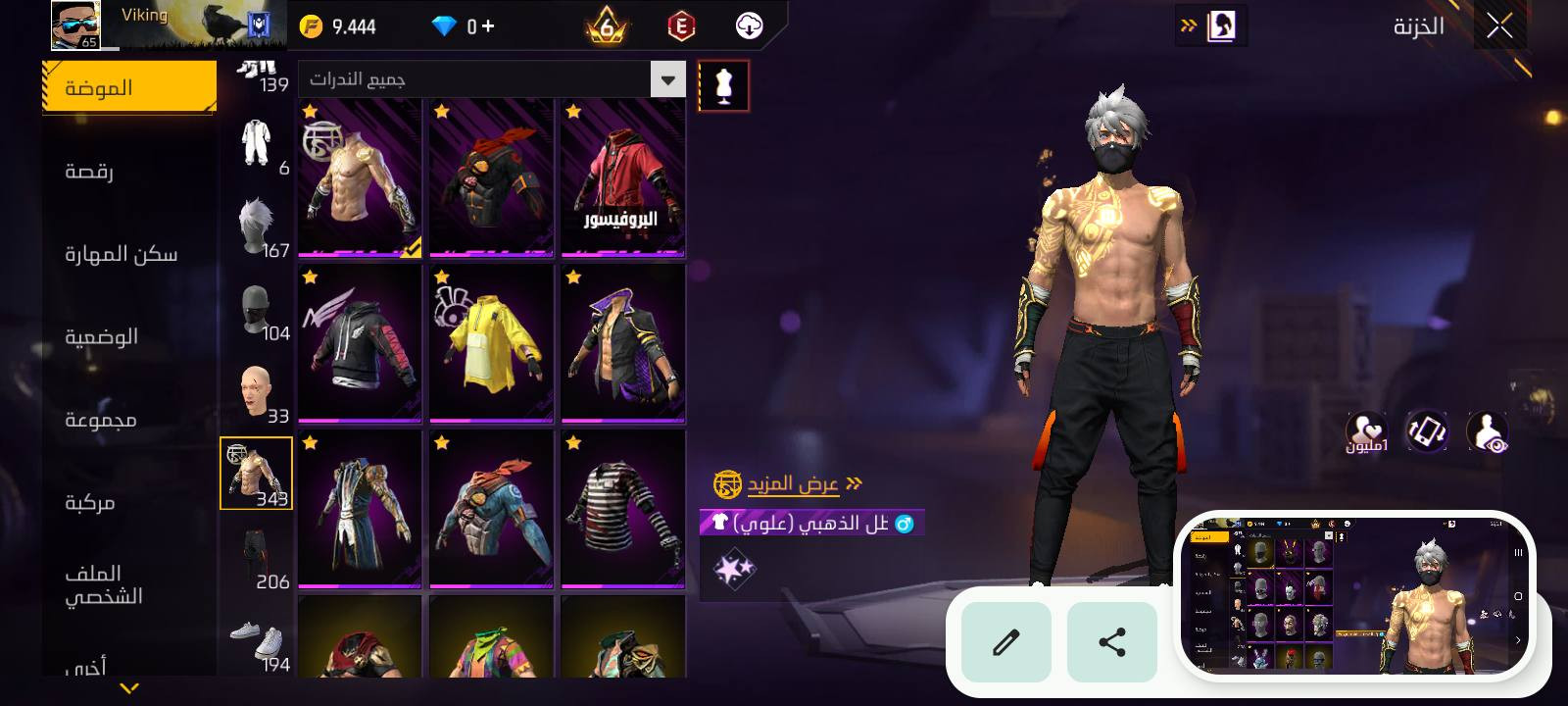The width and height of the screenshot is (1568, 706).
Task: Go to the الوضعية tab
Action: pos(102,336)
